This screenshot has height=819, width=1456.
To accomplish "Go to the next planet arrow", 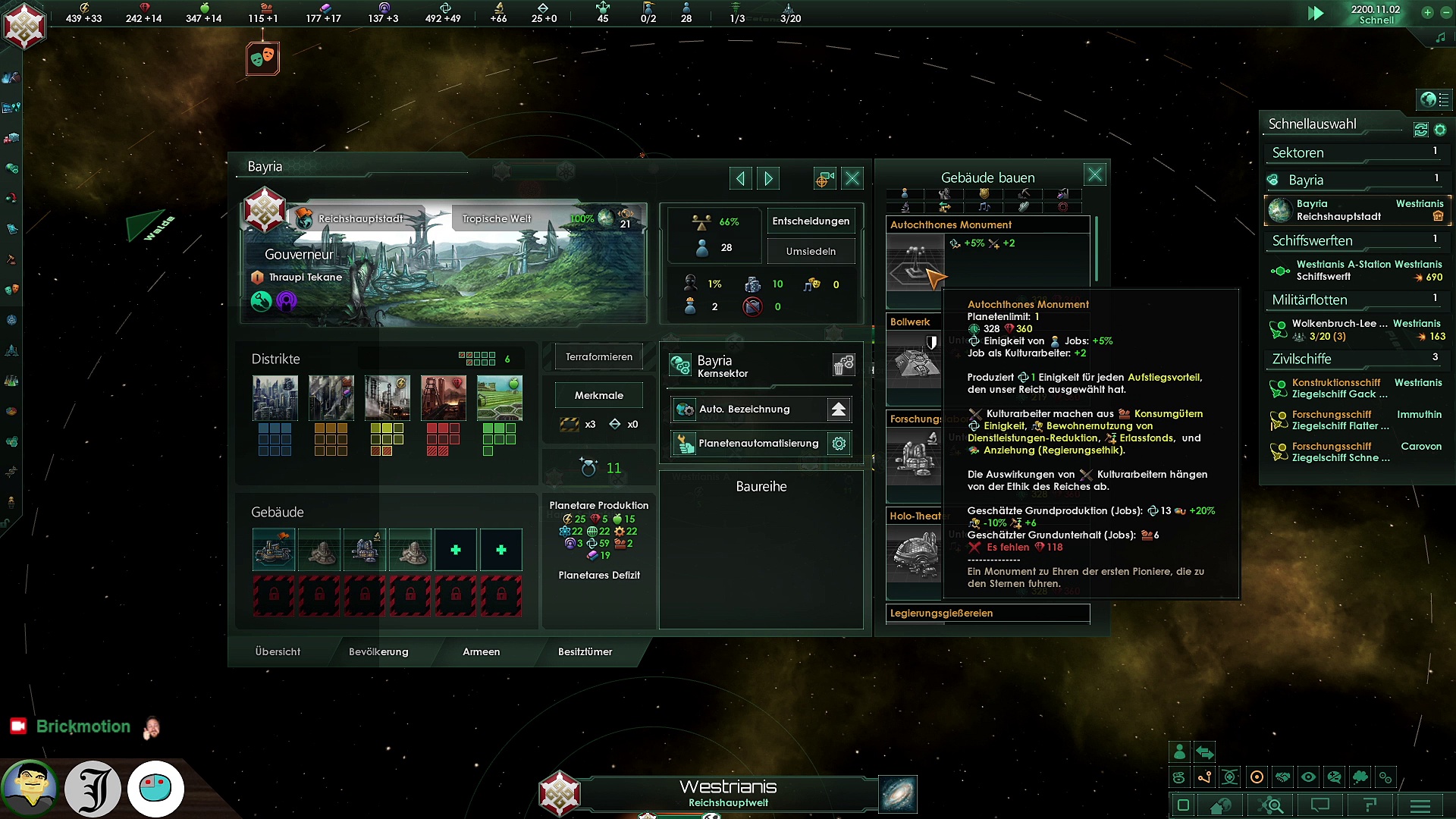I will [x=768, y=178].
